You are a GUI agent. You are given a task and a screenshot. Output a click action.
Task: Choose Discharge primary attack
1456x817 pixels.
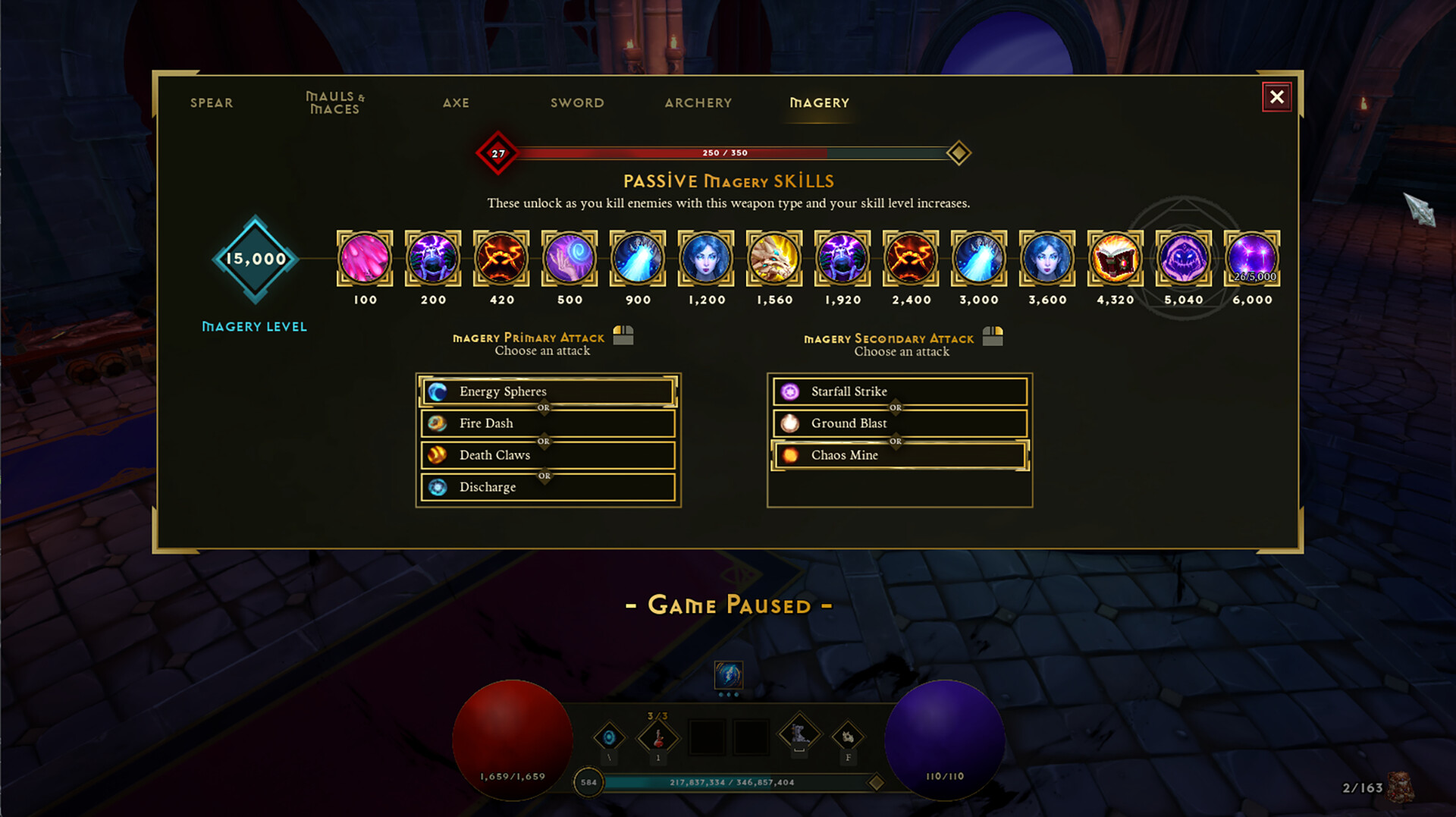548,487
